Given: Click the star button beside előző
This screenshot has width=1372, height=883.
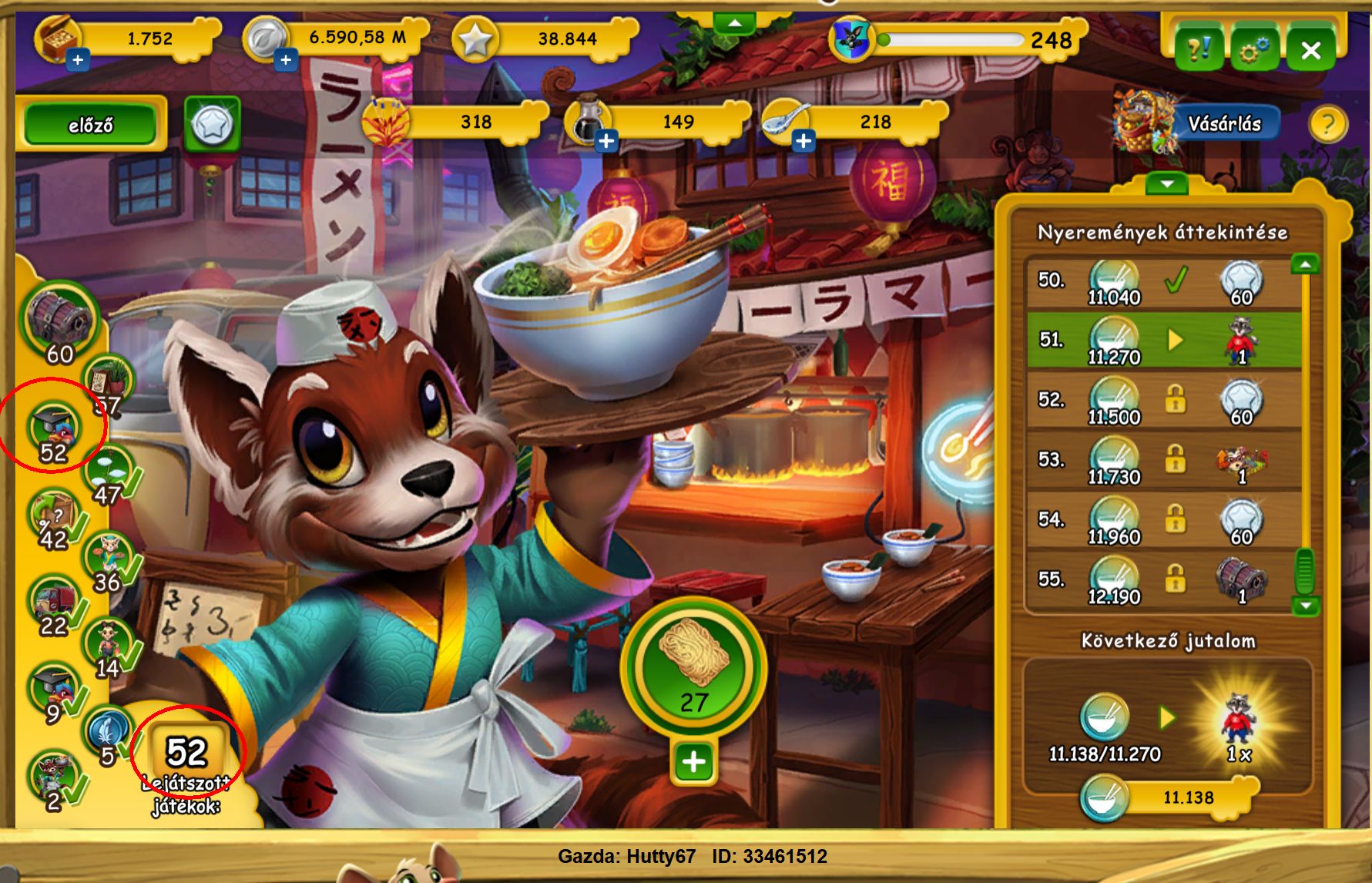Looking at the screenshot, I should 212,124.
